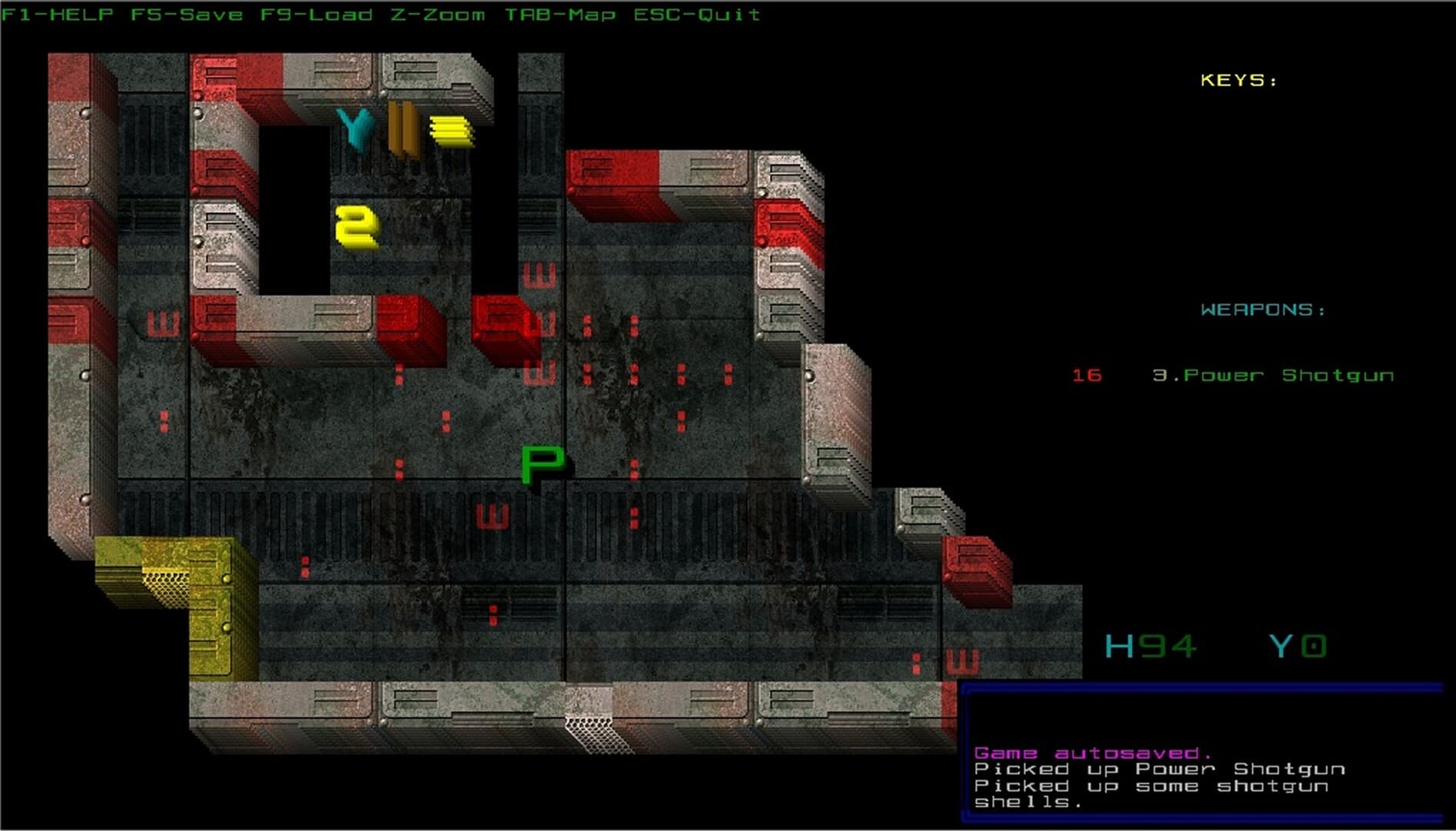This screenshot has height=831, width=1456.
Task: Click the cyan Y item pickup icon
Action: tap(354, 131)
